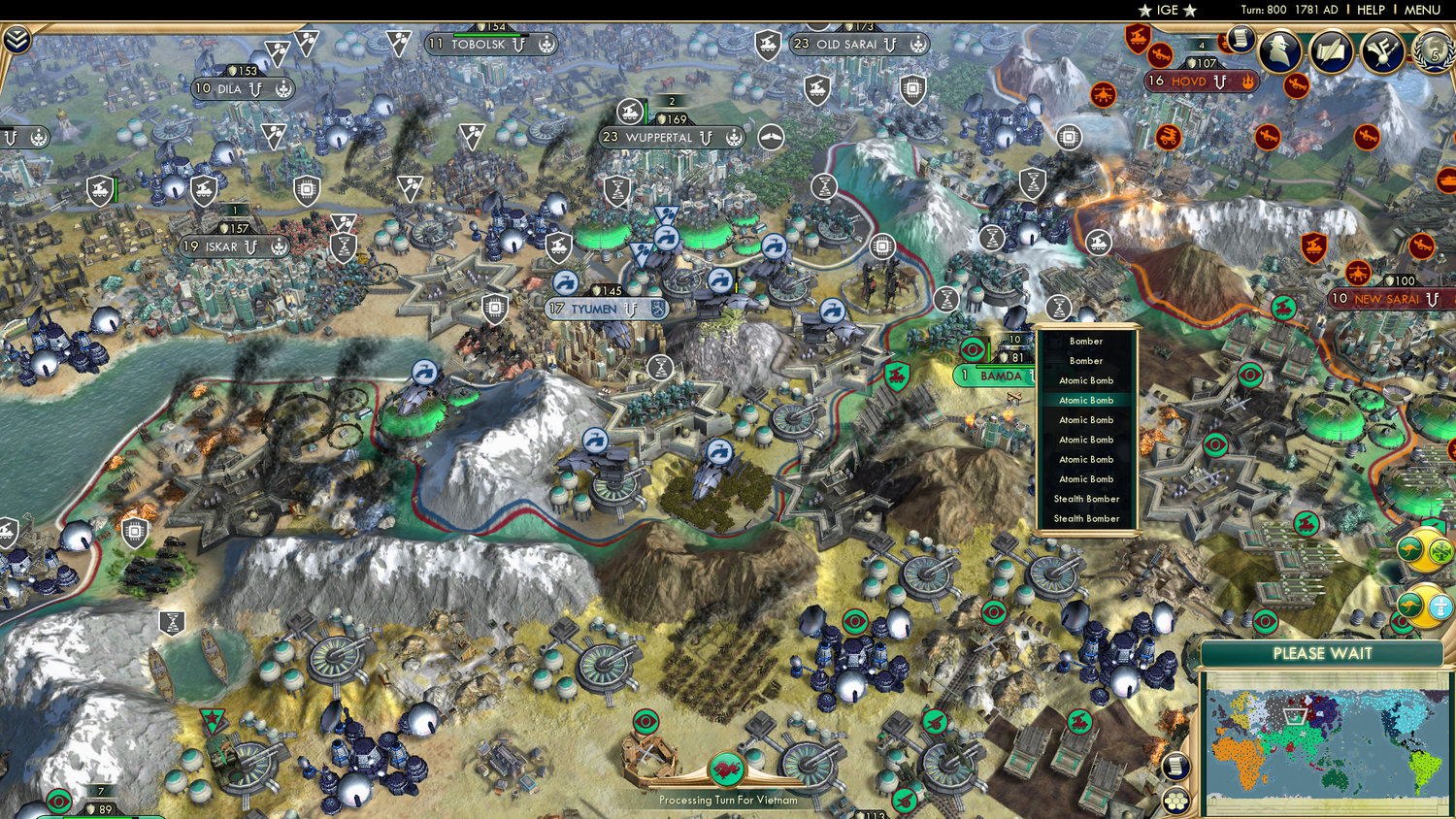Click the peace symbol on the Tyumen banner
The image size is (1456, 819).
tap(630, 311)
